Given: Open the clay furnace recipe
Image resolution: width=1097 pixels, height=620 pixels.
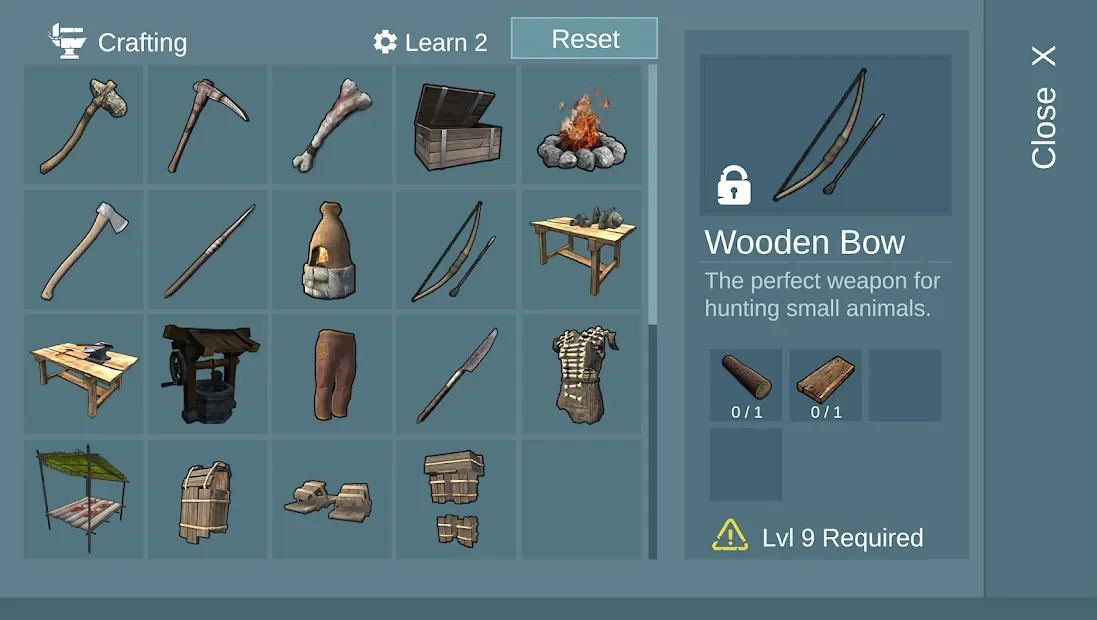Looking at the screenshot, I should point(333,250).
